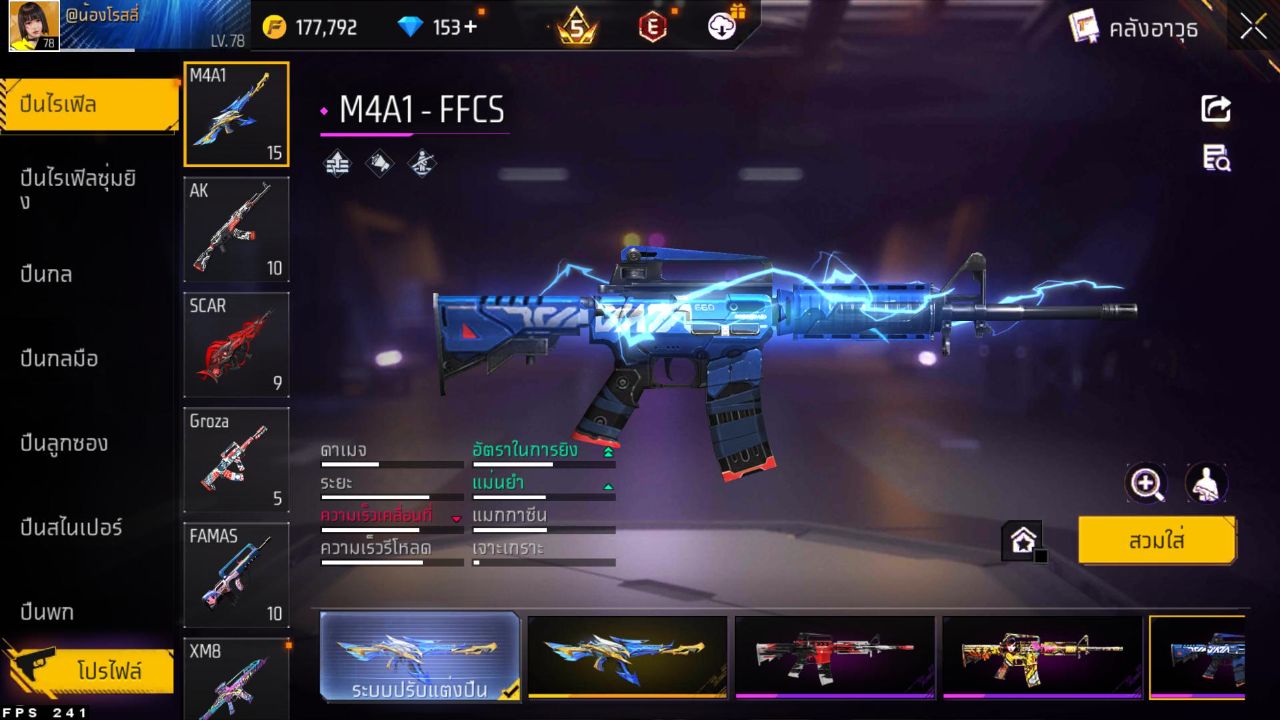Select the rate-of-fire attribute diamond icon
The width and height of the screenshot is (1280, 720).
tap(337, 163)
